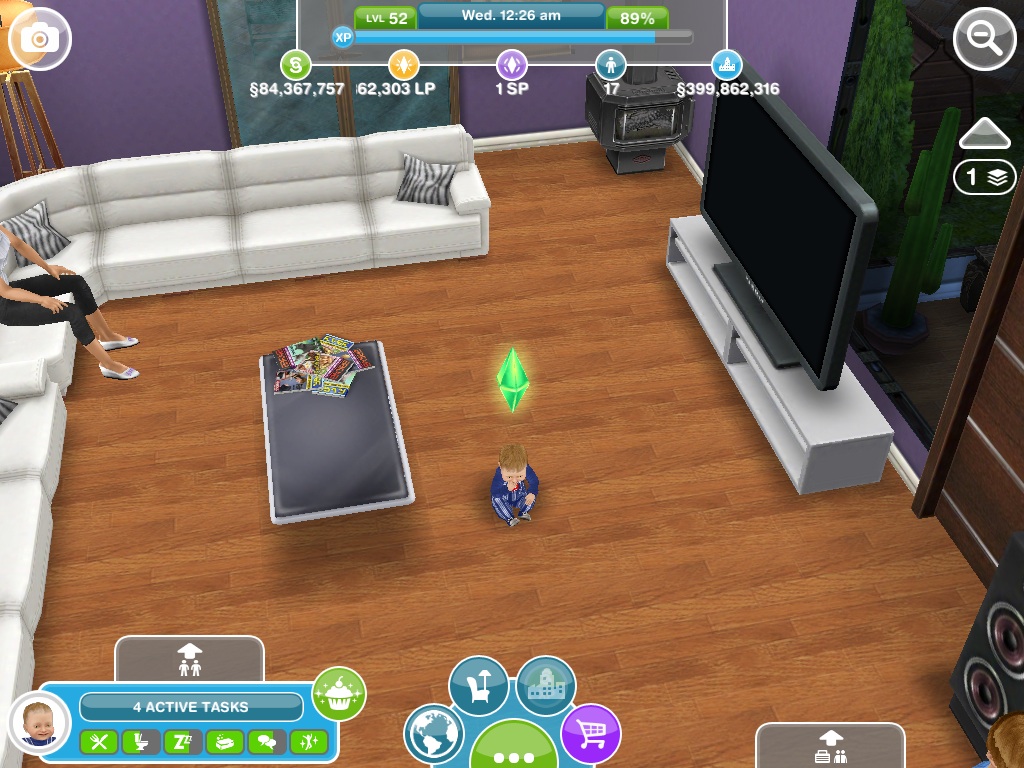
Task: Expand the Sims panel tab above tasks
Action: pos(189,659)
